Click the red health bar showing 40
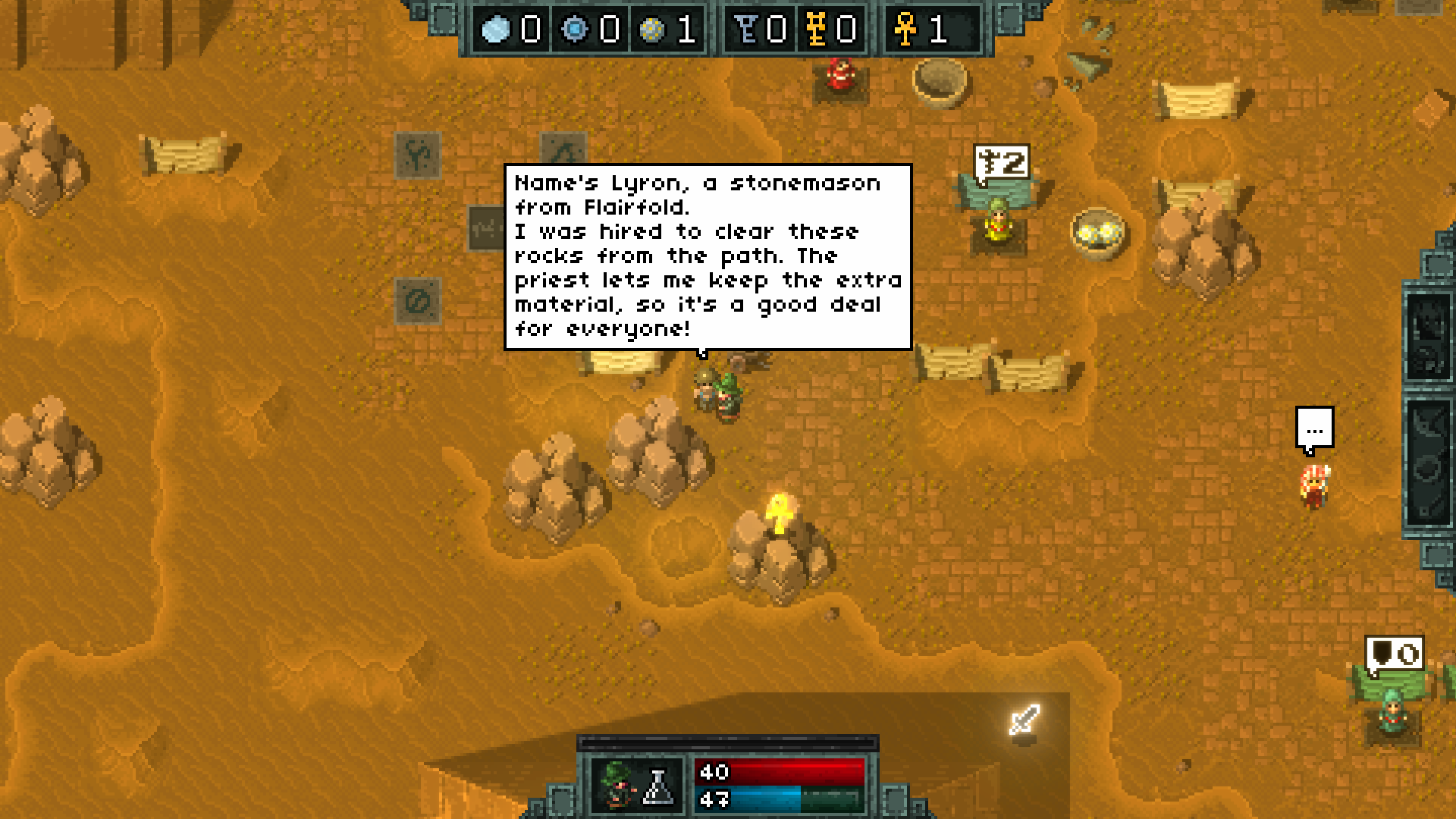Screen dimensions: 1456x819 [x=781, y=772]
